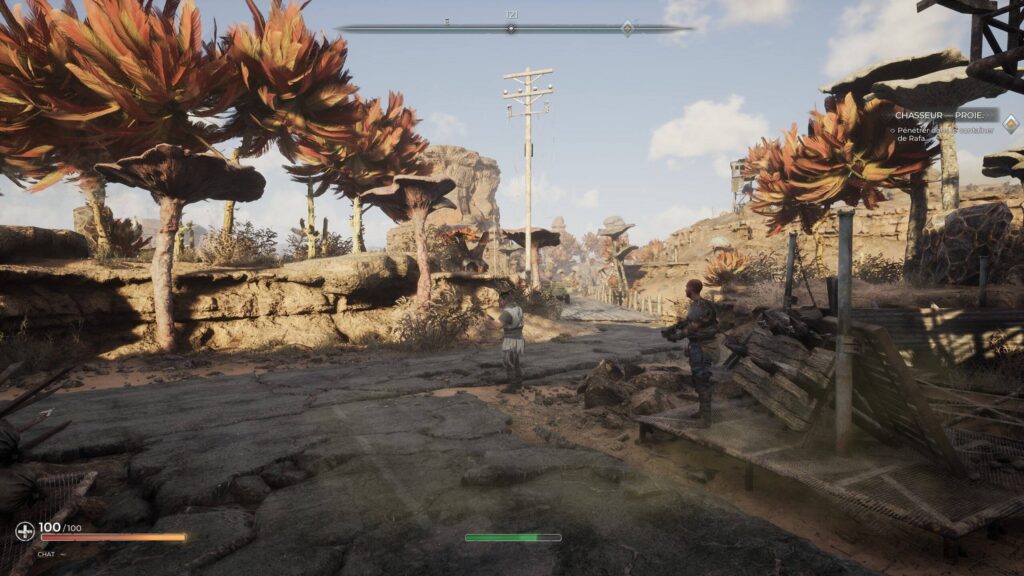The width and height of the screenshot is (1024, 576).
Task: Select the diamond quest marker on the compass
Action: tap(627, 28)
